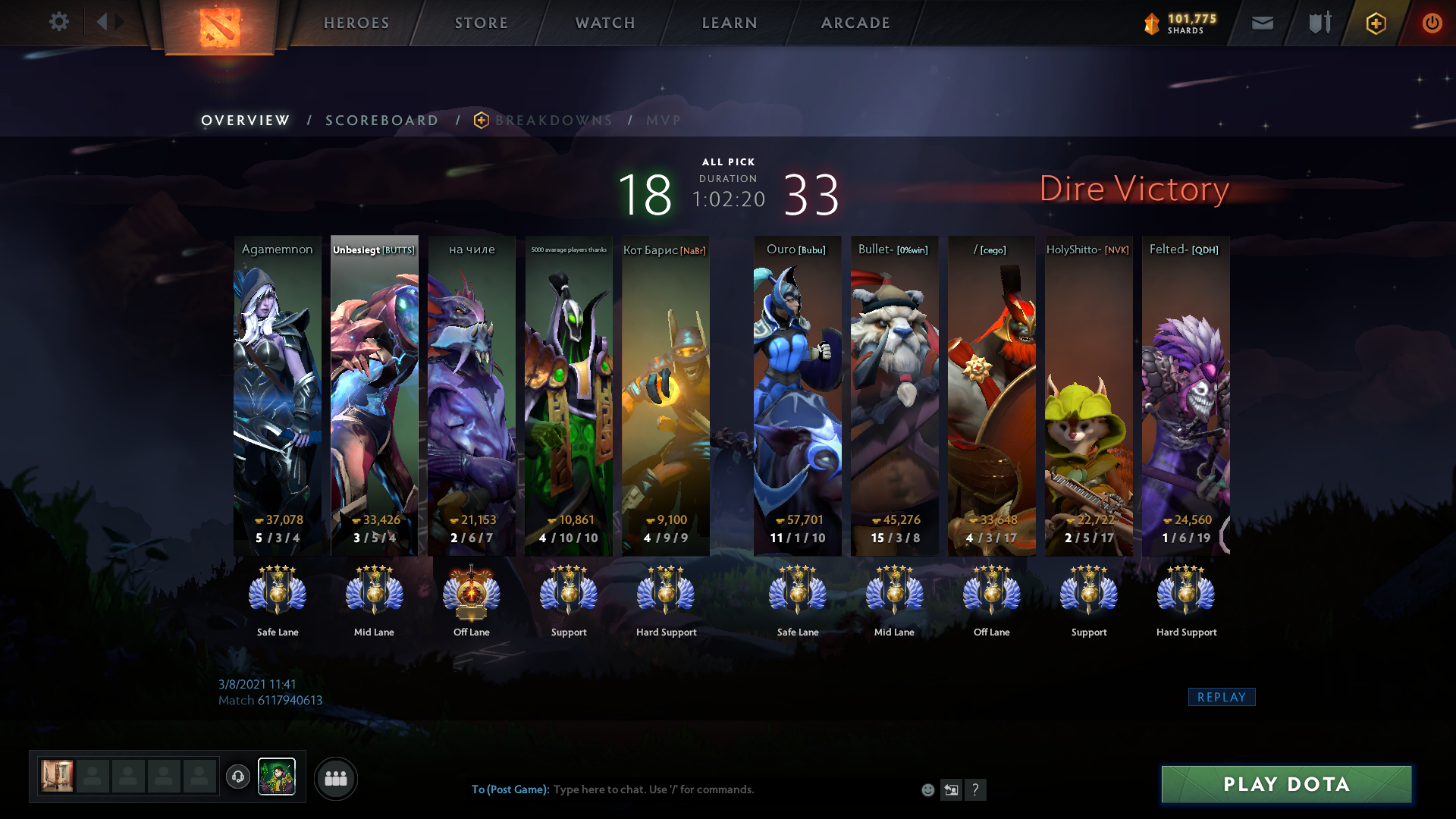The width and height of the screenshot is (1456, 819).
Task: Switch to the Scoreboard tab
Action: [x=381, y=121]
